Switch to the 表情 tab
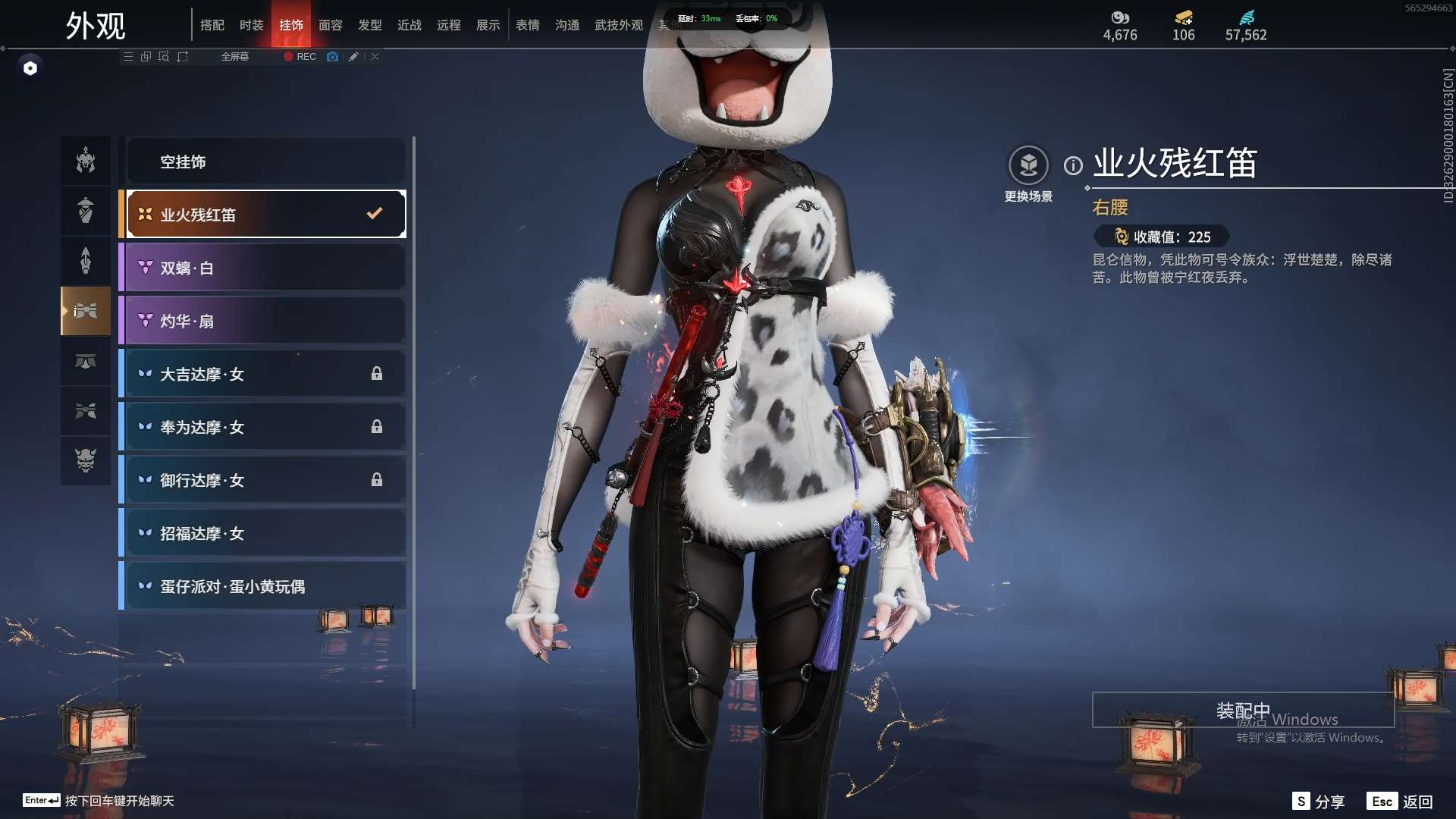Image resolution: width=1456 pixels, height=819 pixels. coord(527,25)
